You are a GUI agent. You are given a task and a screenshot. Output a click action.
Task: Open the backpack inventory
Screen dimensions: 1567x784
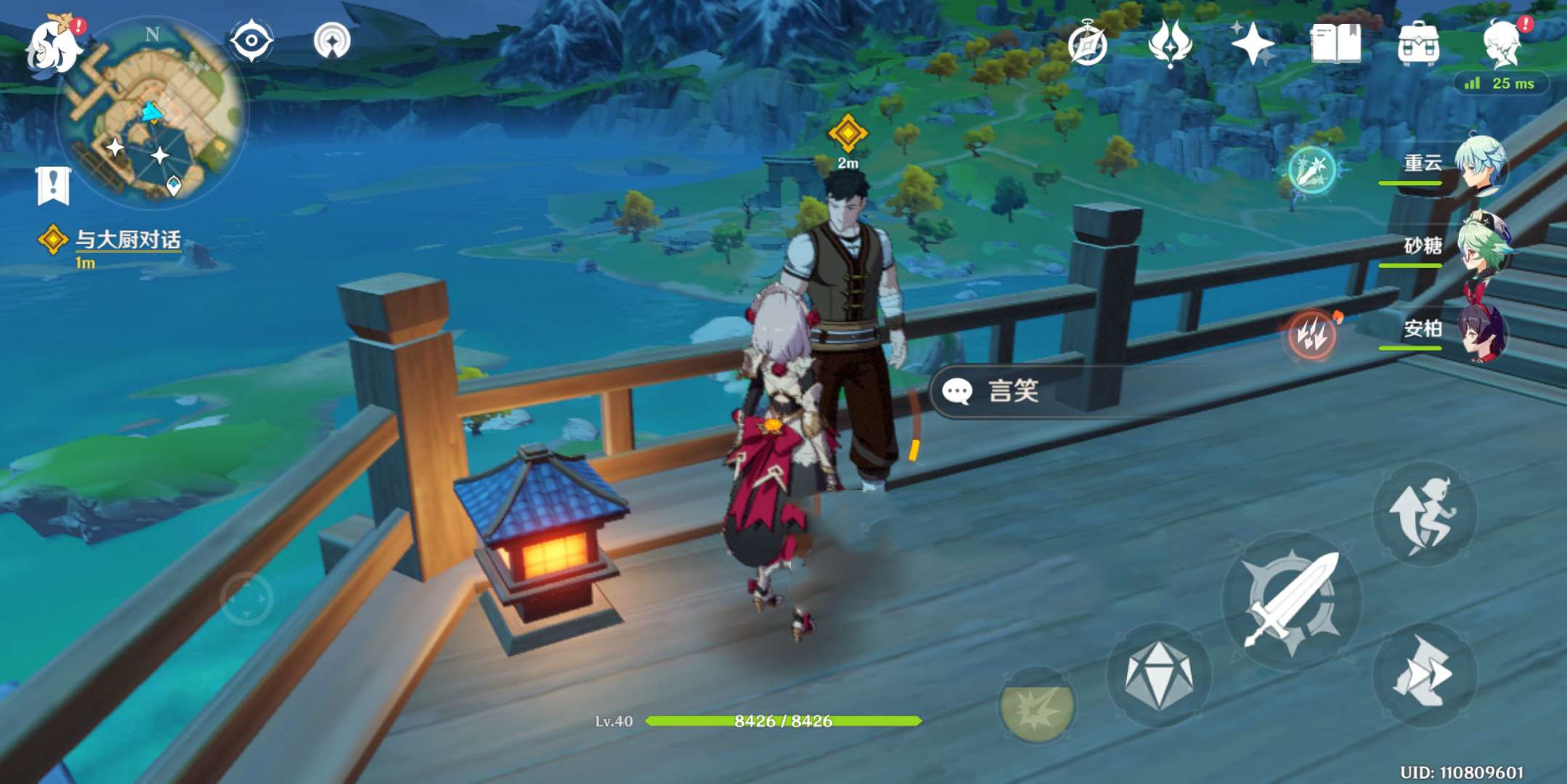tap(1418, 44)
